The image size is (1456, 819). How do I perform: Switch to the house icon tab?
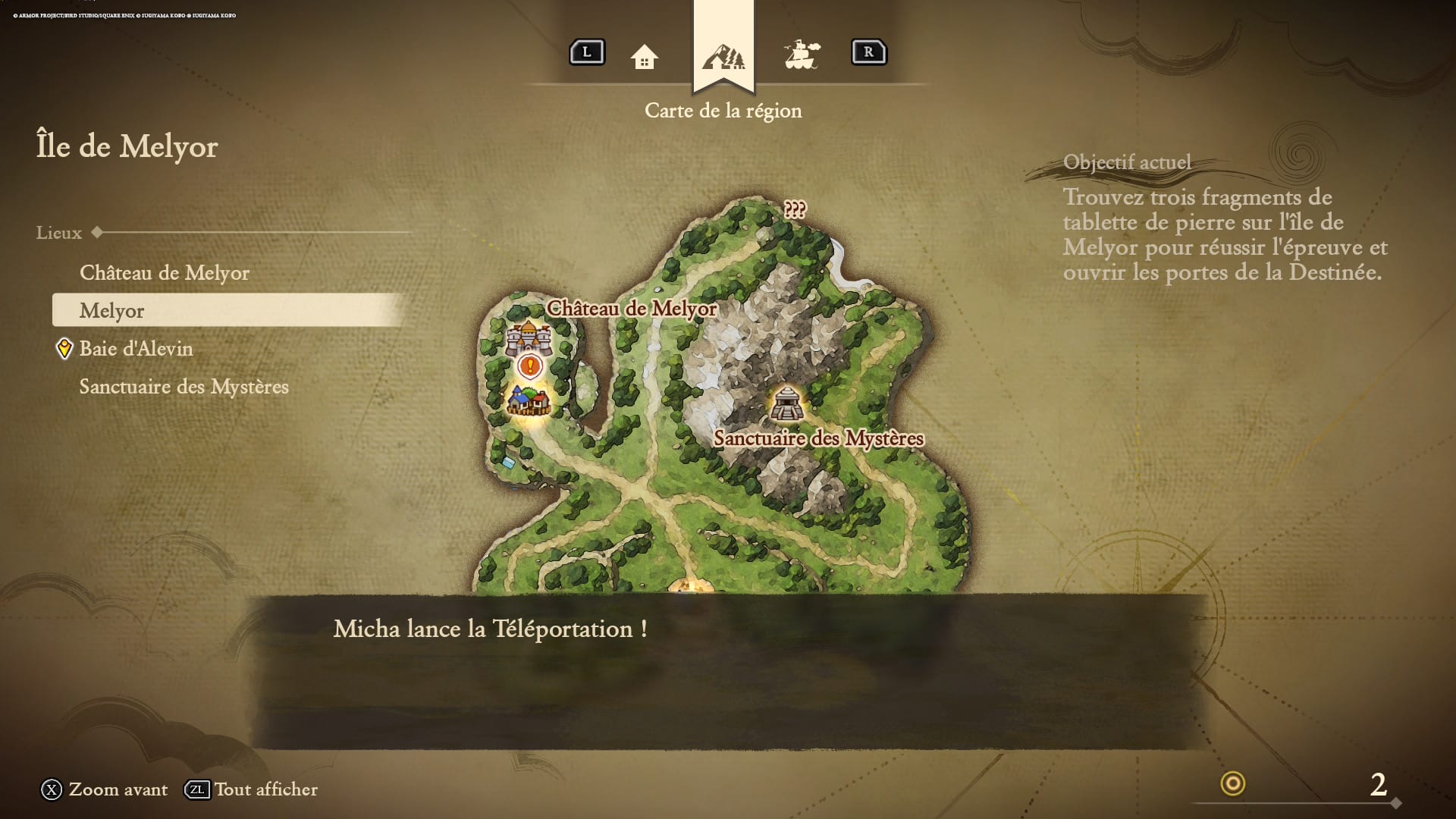click(644, 57)
